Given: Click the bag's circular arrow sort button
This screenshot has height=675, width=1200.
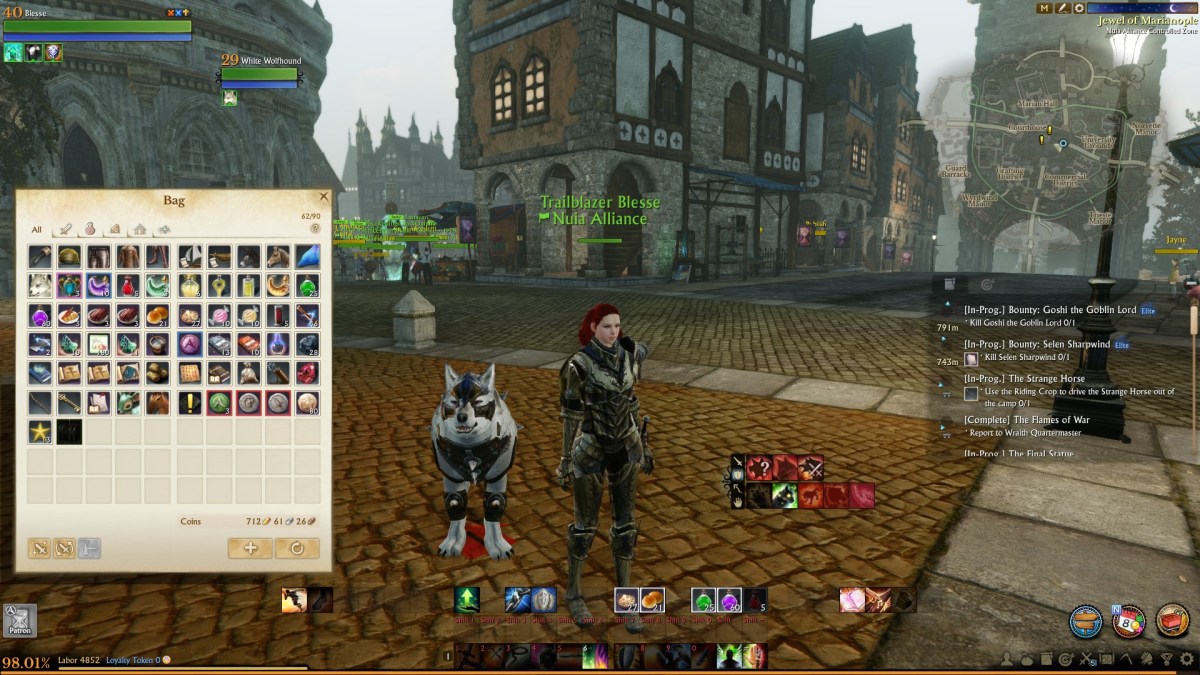Looking at the screenshot, I should (x=297, y=548).
